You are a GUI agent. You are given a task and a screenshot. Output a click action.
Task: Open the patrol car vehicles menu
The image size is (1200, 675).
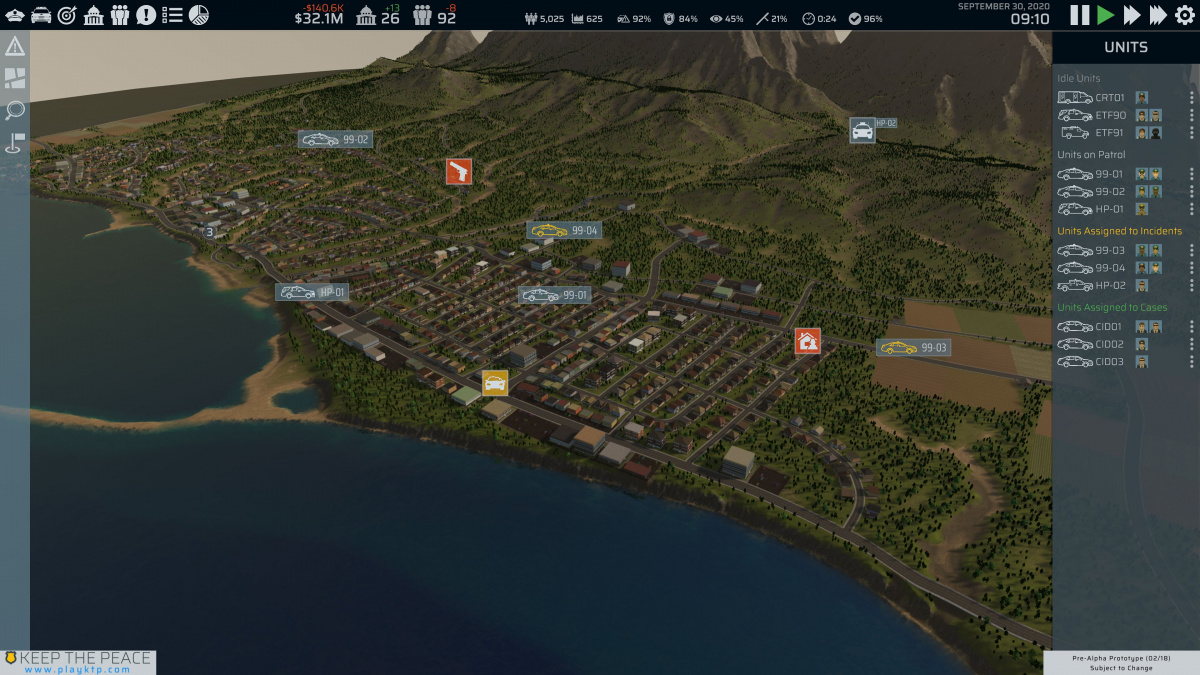coord(41,15)
